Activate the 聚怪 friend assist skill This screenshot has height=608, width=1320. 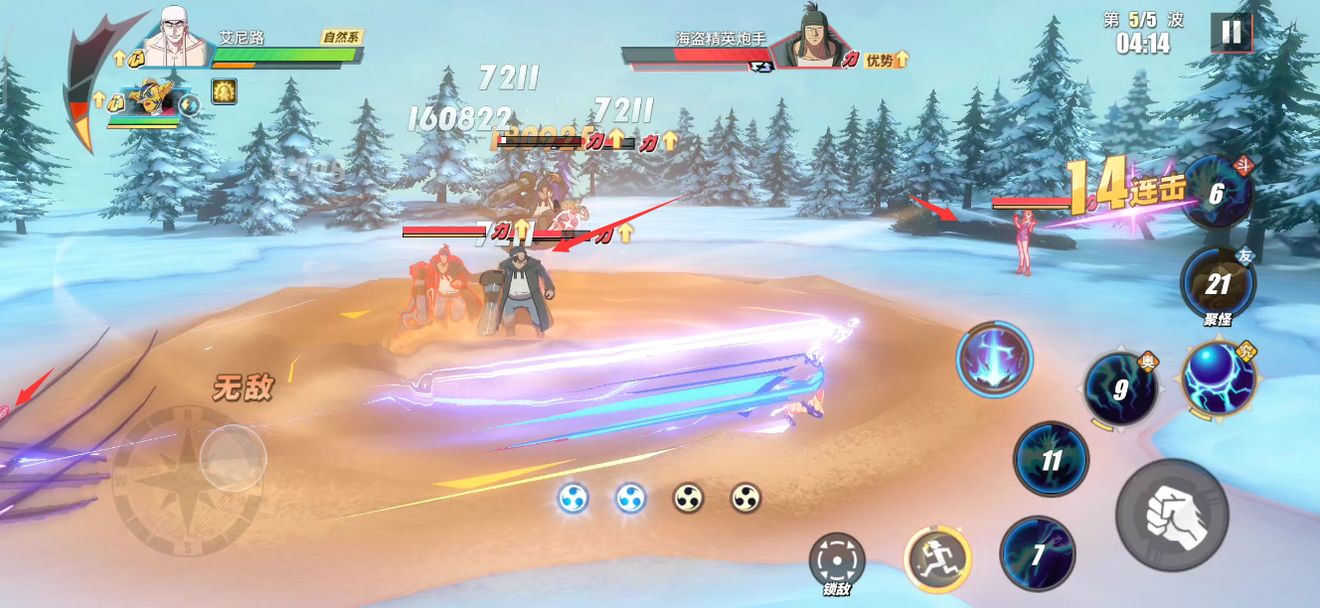(1217, 284)
